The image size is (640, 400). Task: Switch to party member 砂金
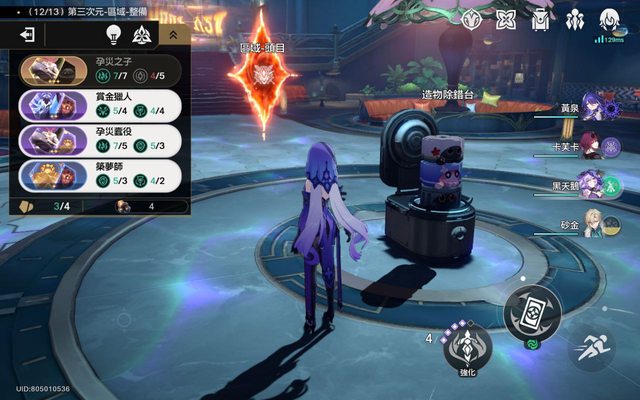tap(590, 227)
